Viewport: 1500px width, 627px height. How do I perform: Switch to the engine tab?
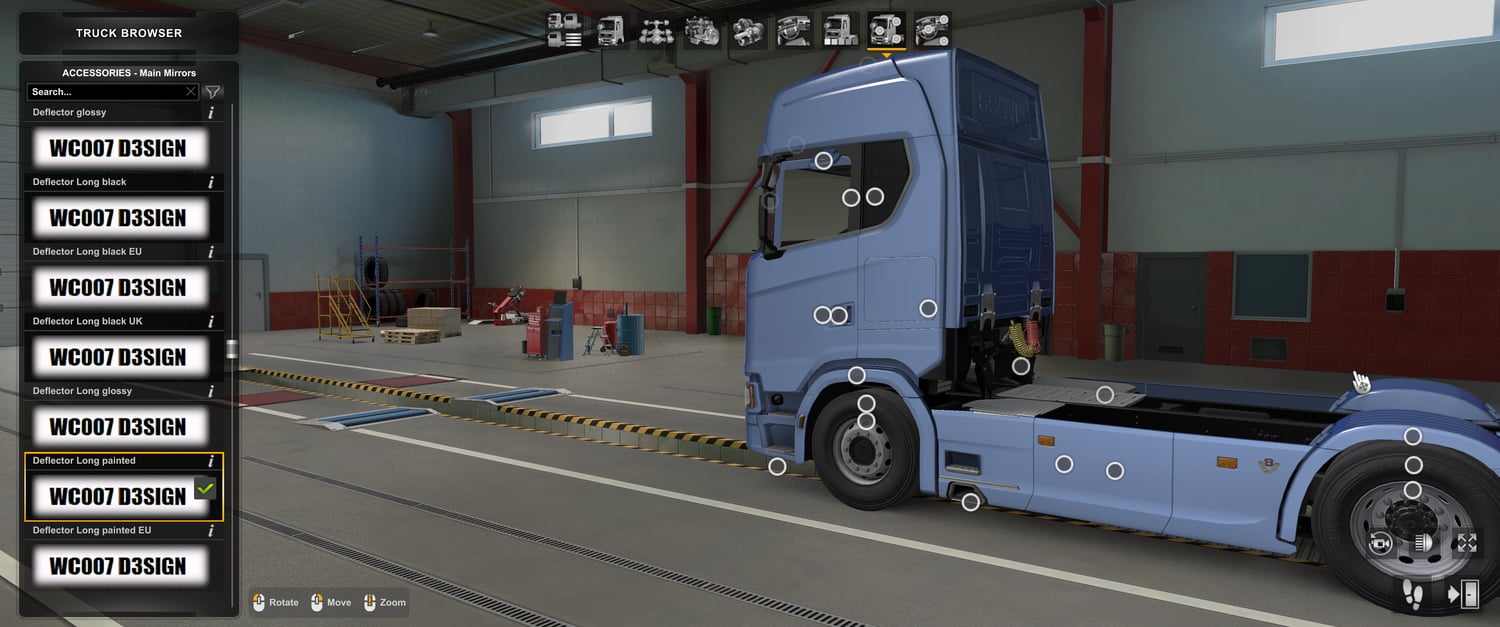click(x=703, y=30)
